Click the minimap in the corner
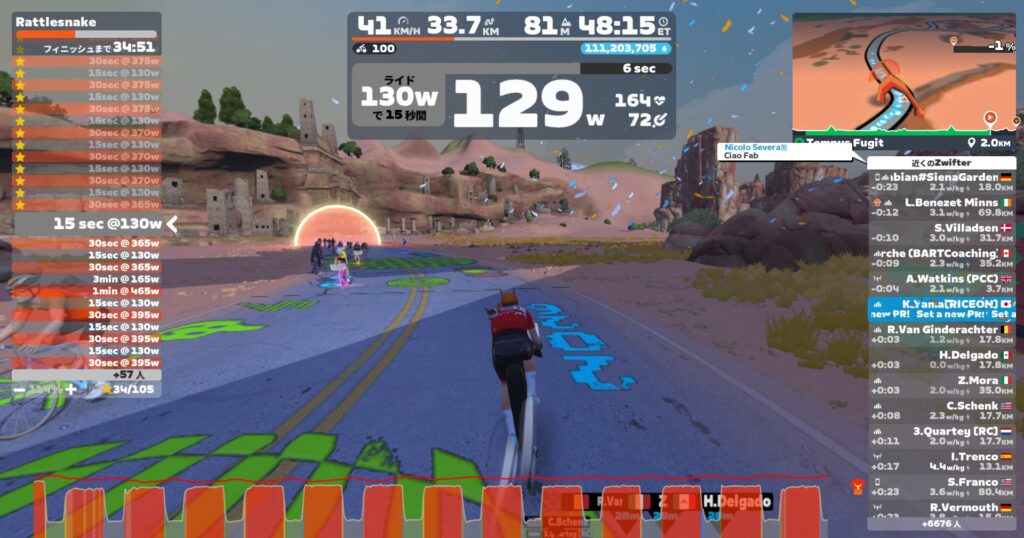The height and width of the screenshot is (538, 1024). [x=902, y=77]
